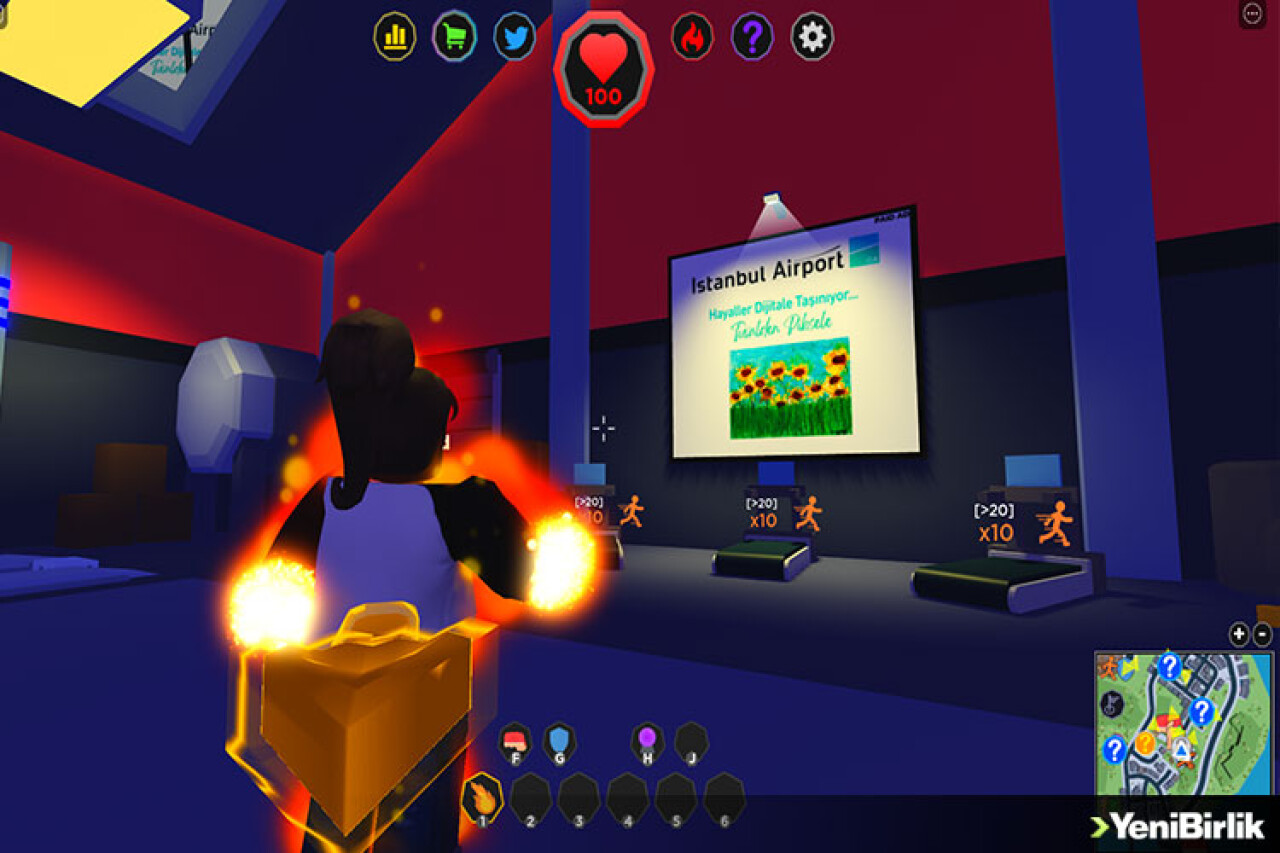Show help via the purple question mark

pyautogui.click(x=752, y=37)
